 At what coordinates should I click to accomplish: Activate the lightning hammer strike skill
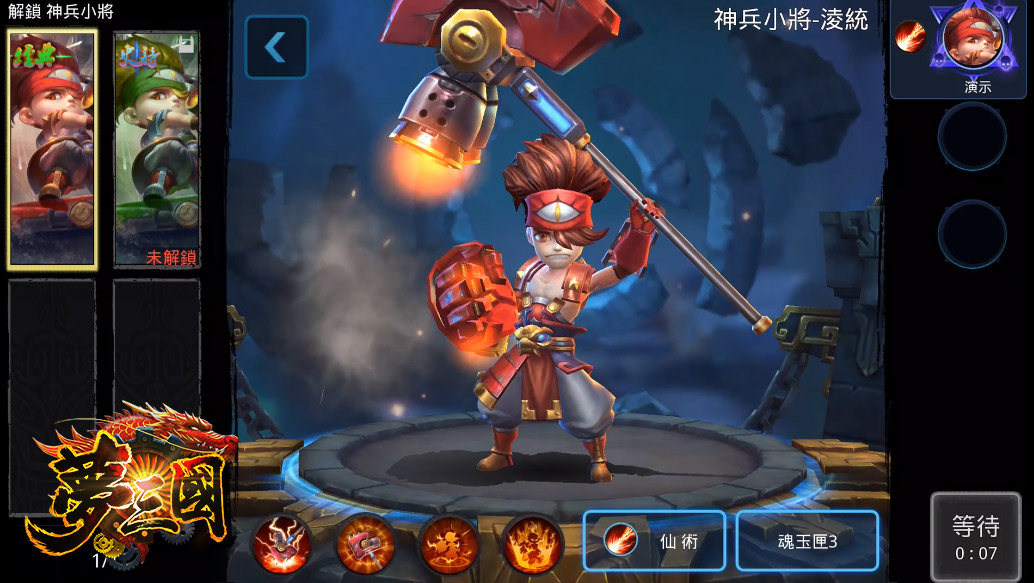click(x=281, y=545)
